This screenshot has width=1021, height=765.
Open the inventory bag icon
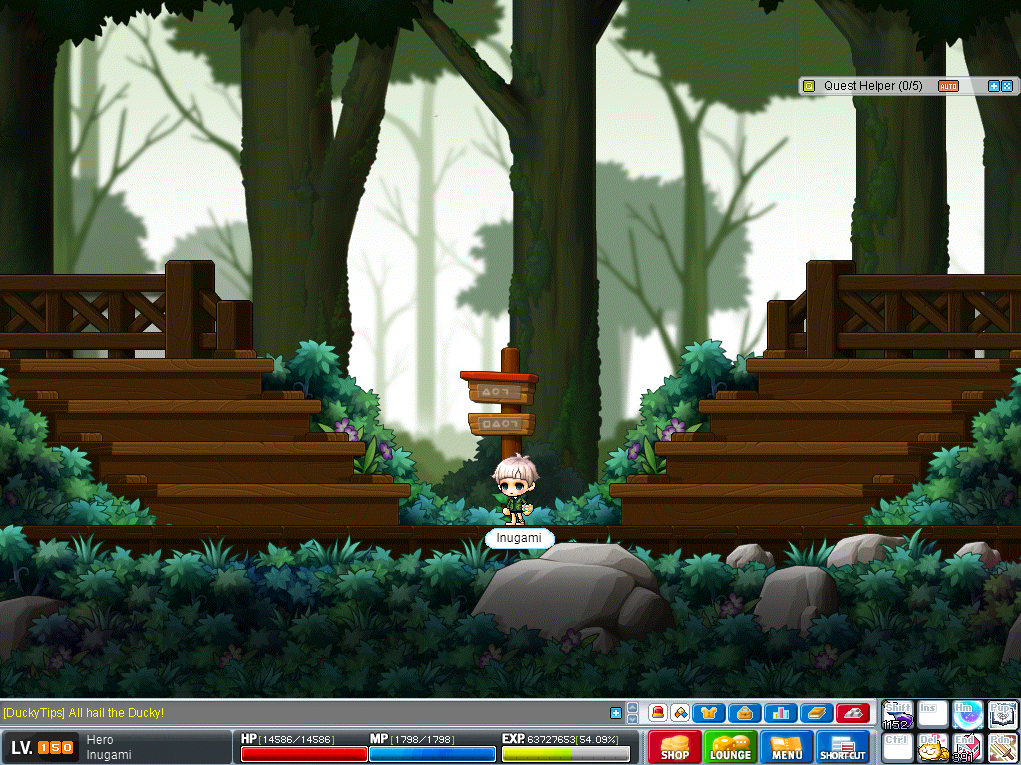point(745,713)
